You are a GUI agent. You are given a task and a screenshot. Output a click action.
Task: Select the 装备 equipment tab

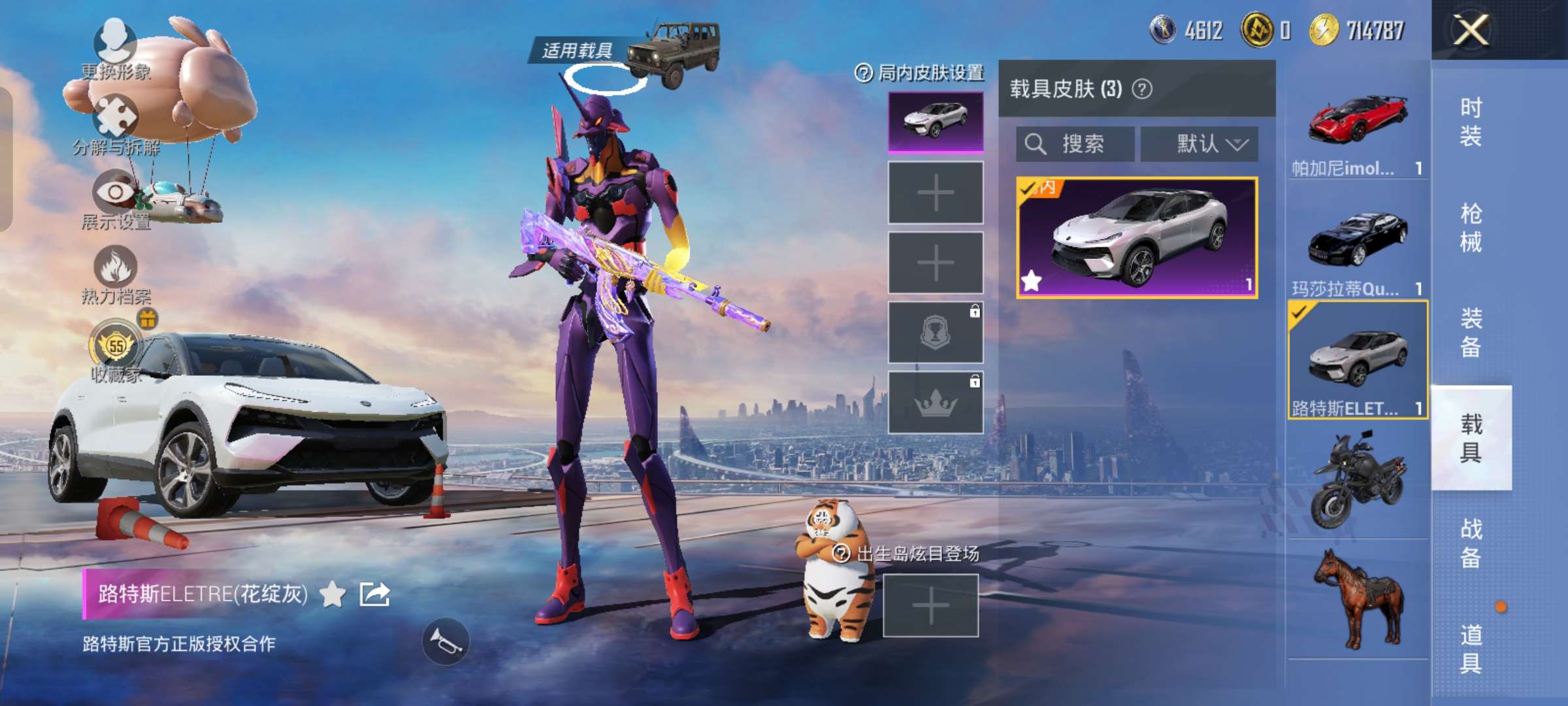1471,332
